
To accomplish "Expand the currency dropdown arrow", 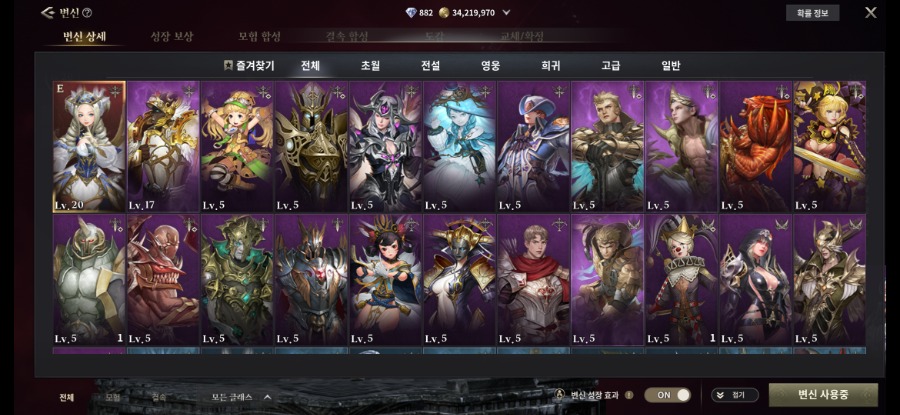I will coord(506,13).
